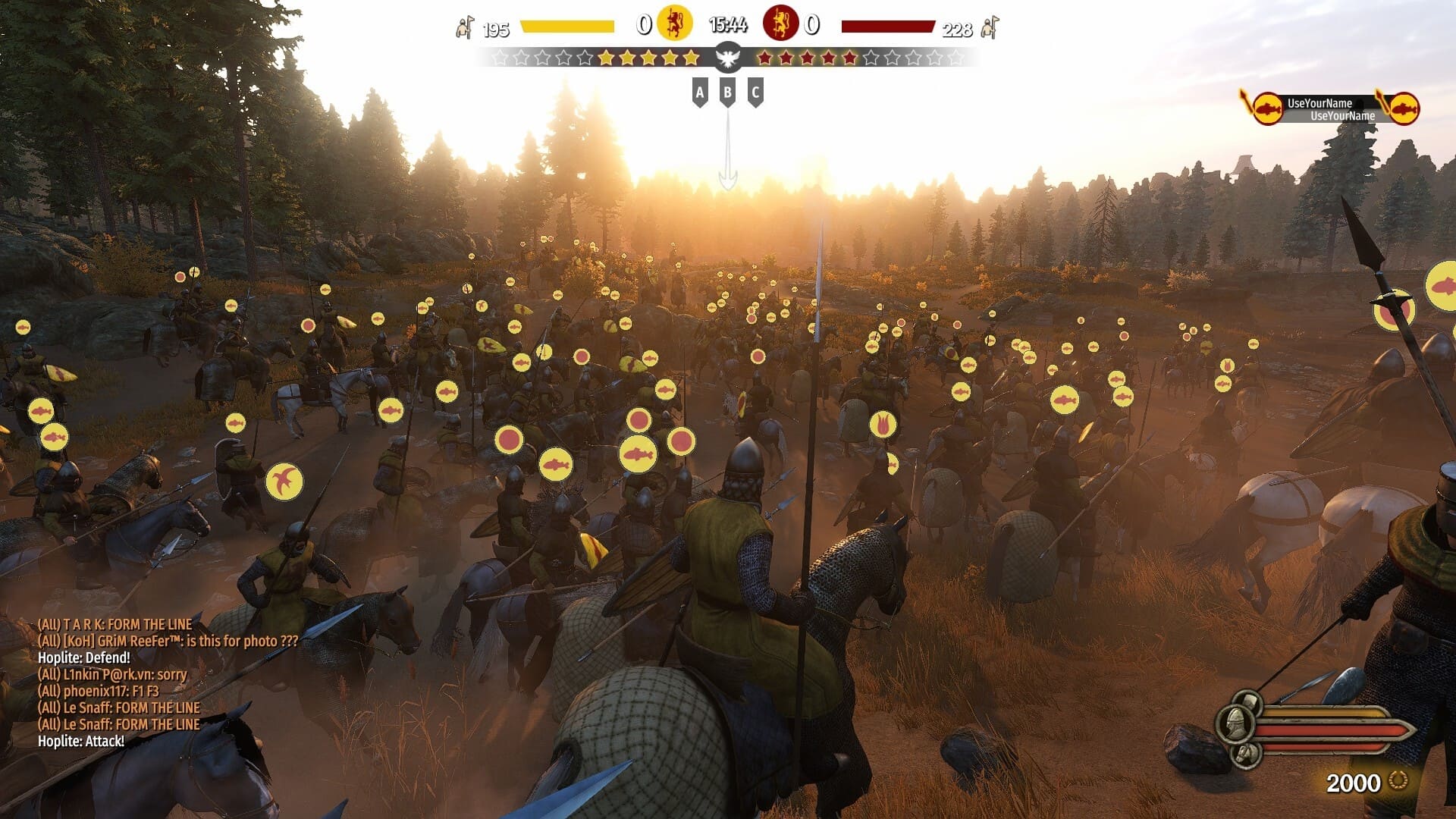Select the flag B capture marker

click(727, 93)
